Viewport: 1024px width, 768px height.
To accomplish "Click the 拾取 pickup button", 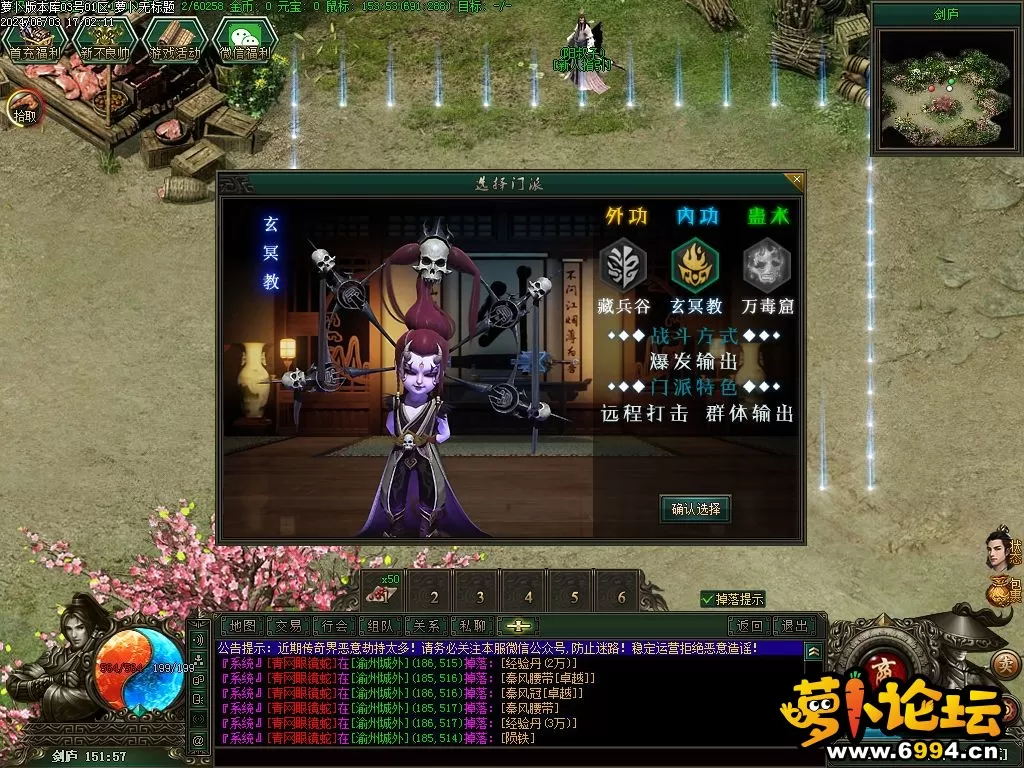I will (x=22, y=107).
